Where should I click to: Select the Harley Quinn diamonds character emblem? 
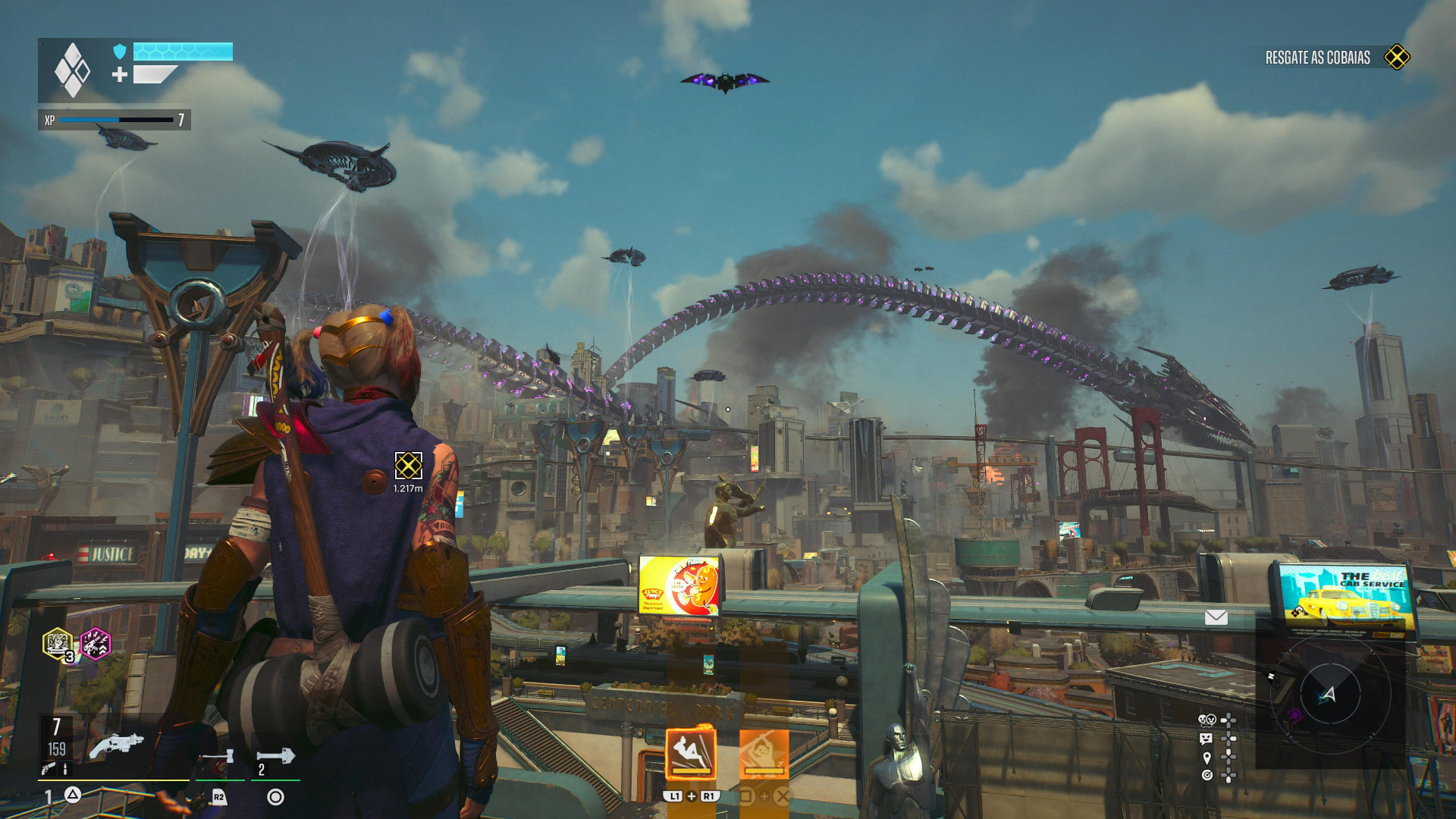[x=73, y=70]
